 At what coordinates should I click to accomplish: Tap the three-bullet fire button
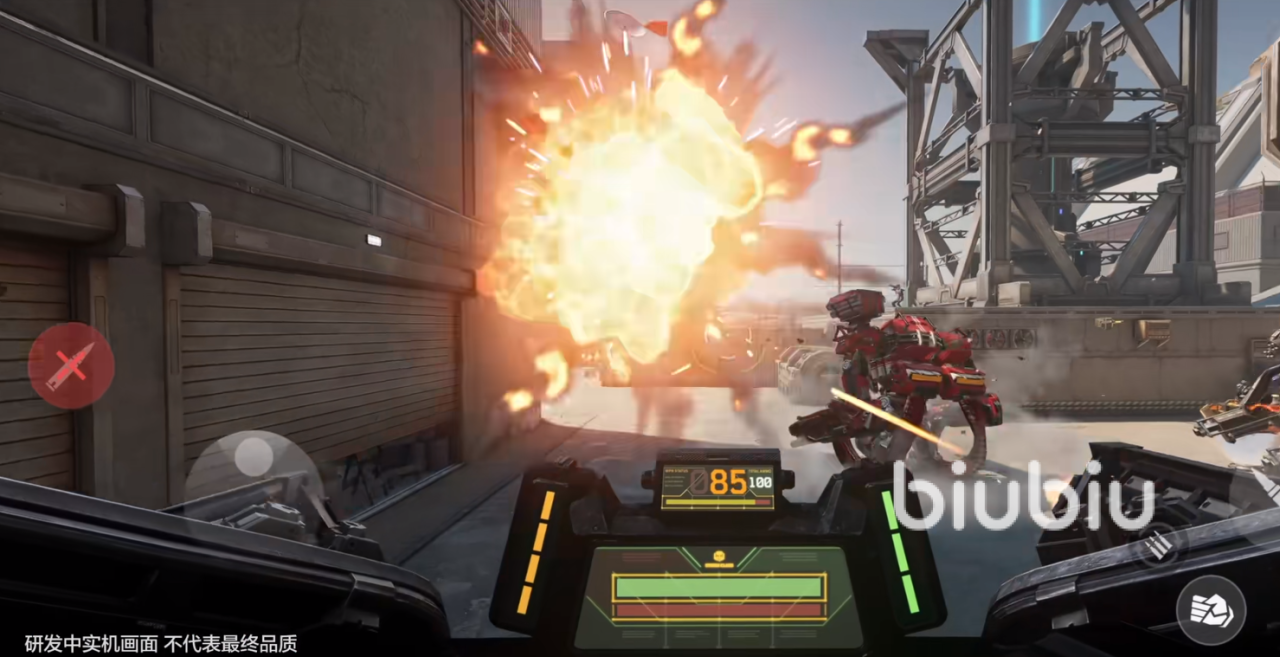[1157, 544]
